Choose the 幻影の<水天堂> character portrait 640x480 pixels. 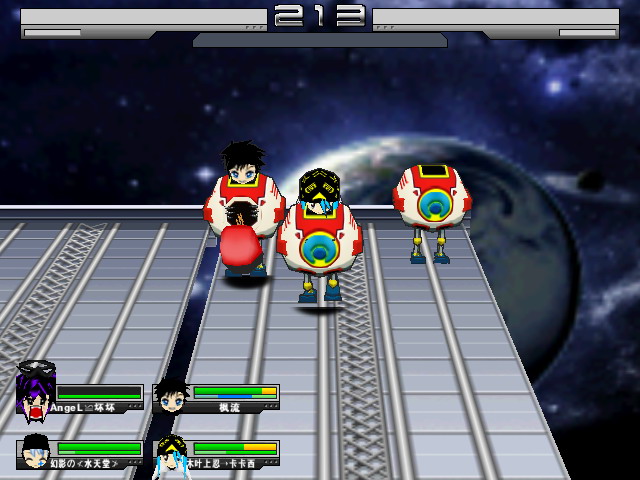[36, 451]
